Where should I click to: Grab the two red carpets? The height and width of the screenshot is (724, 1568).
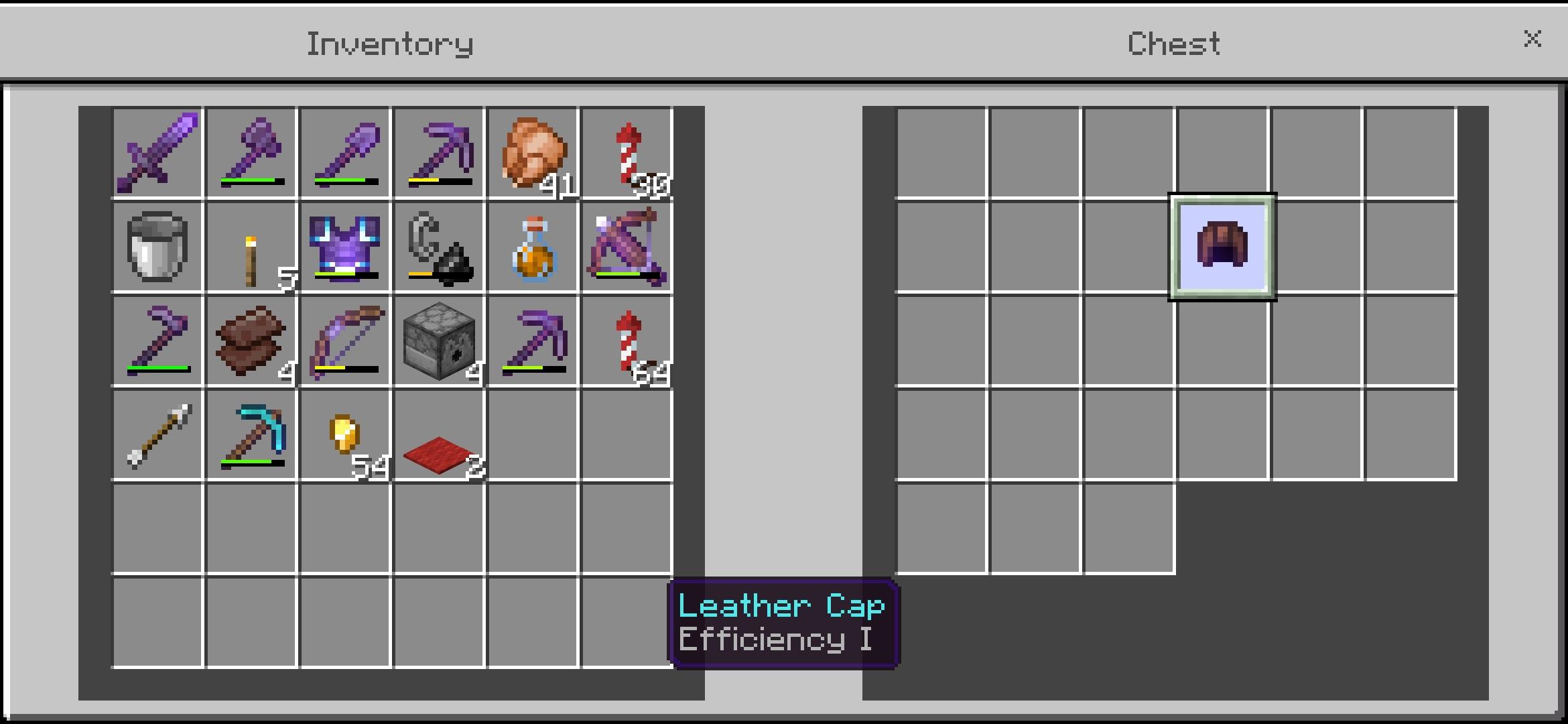(439, 436)
